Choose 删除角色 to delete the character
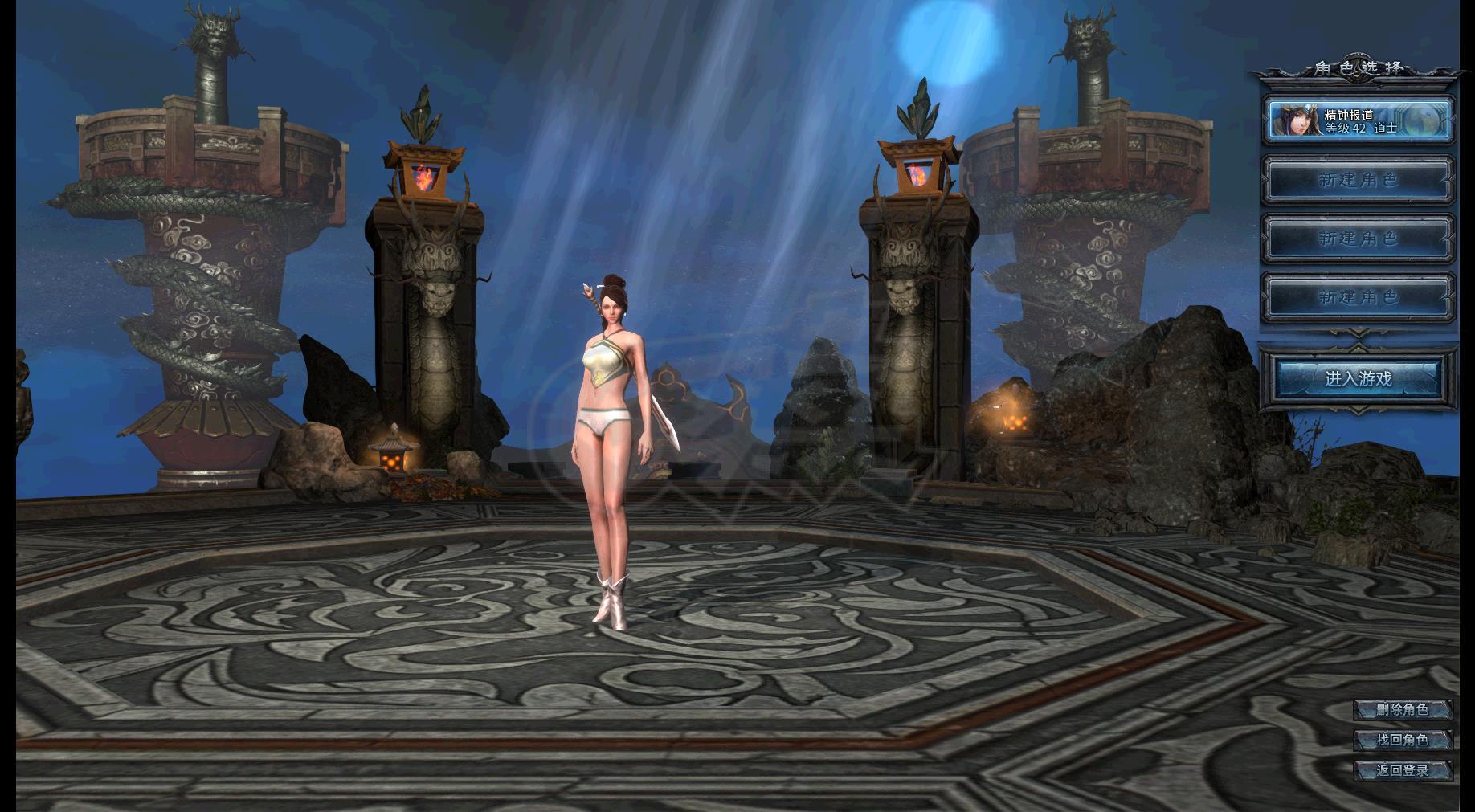1475x812 pixels. [1402, 709]
